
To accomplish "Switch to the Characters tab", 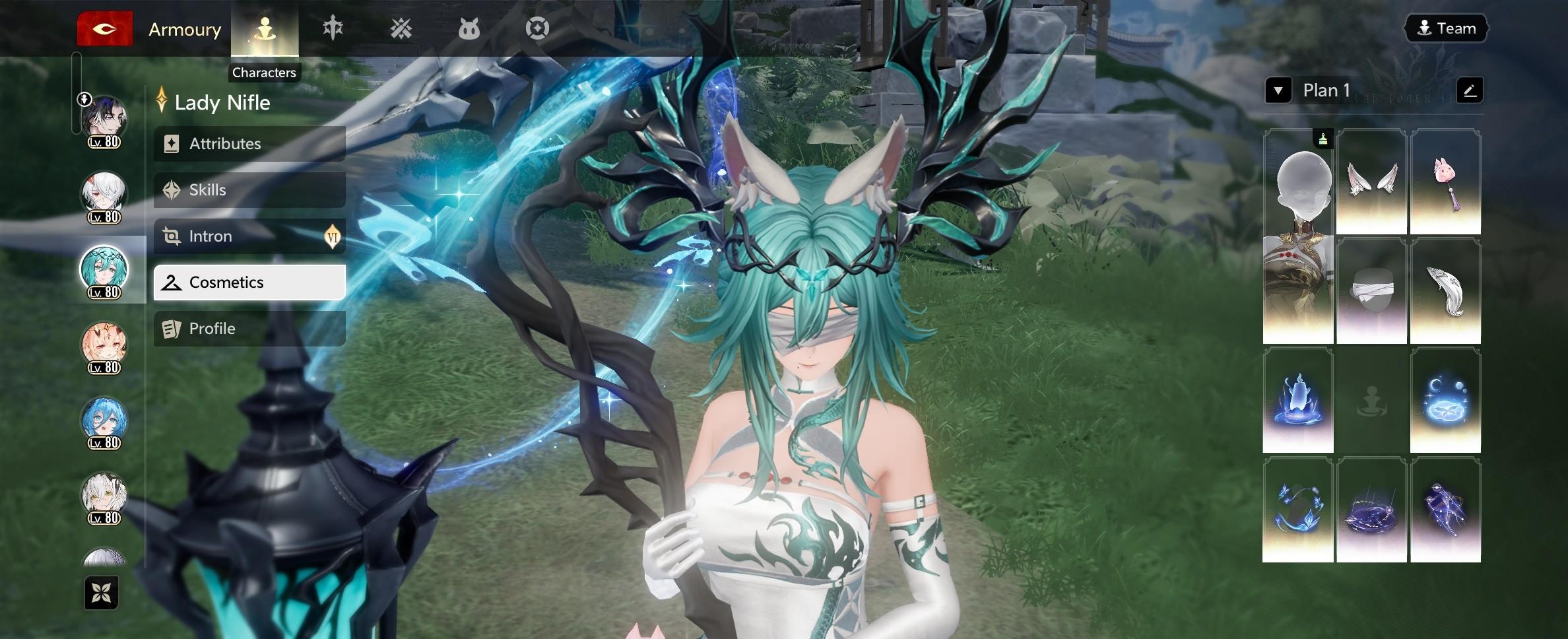I will (265, 29).
